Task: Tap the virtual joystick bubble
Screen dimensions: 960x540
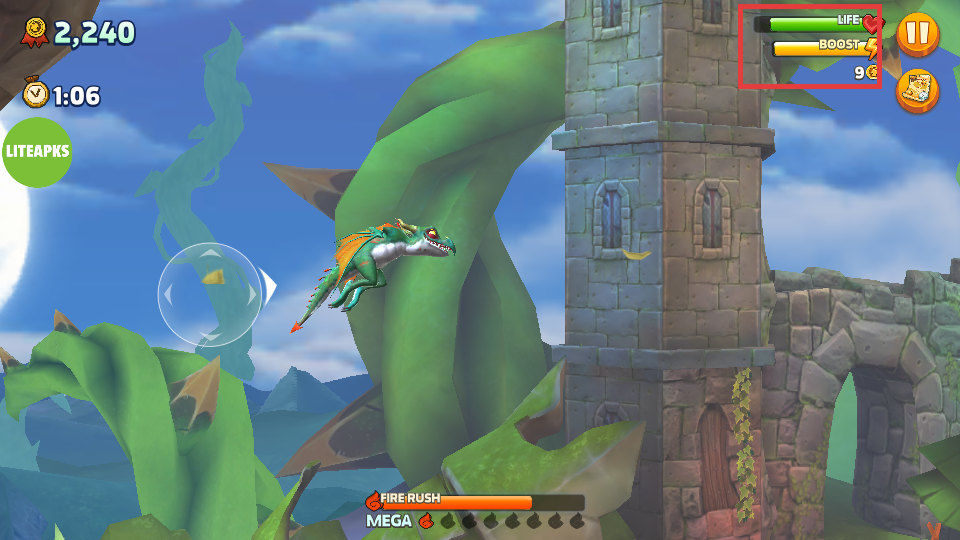Action: [210, 294]
